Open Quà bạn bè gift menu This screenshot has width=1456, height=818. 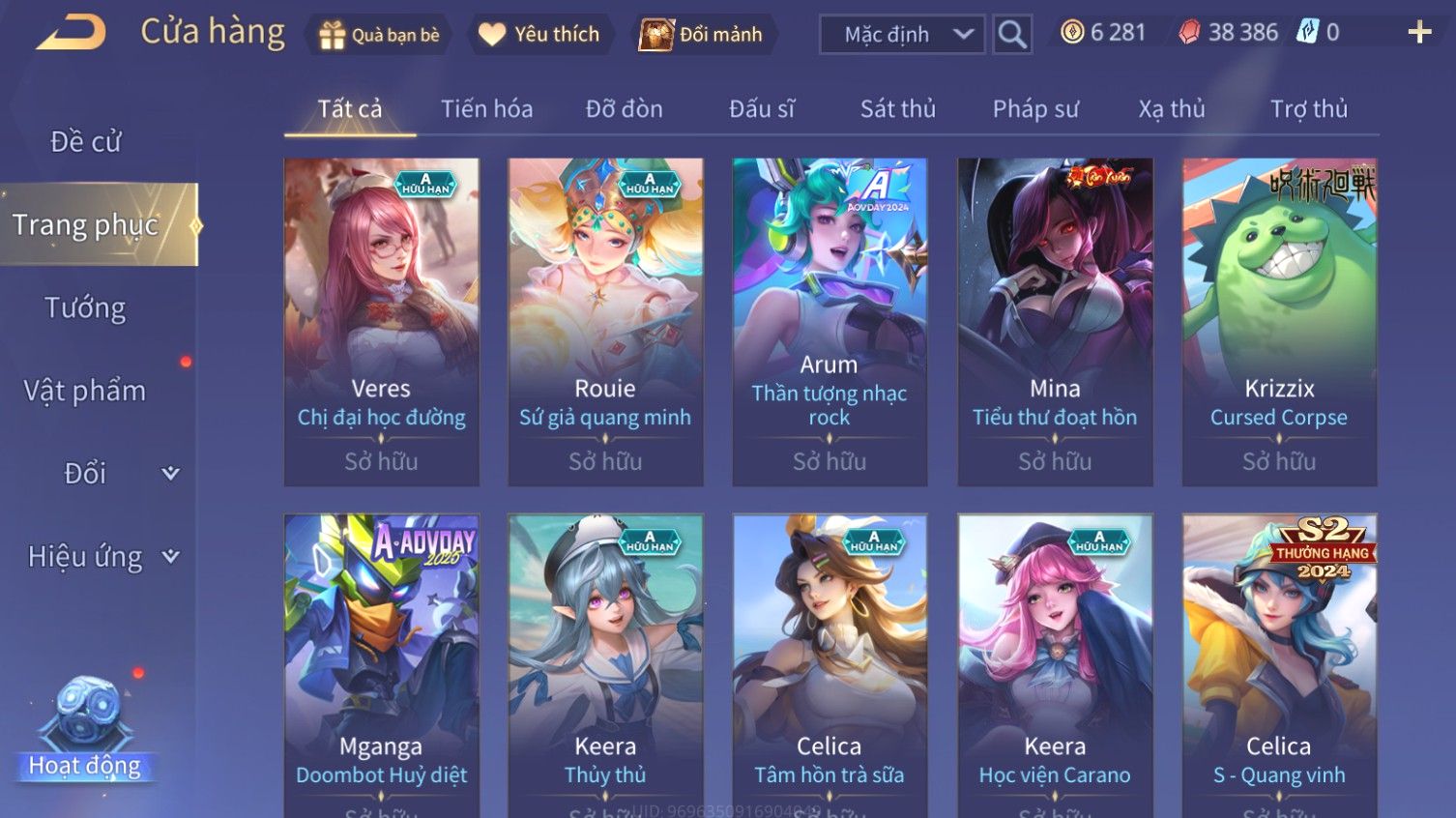[379, 35]
